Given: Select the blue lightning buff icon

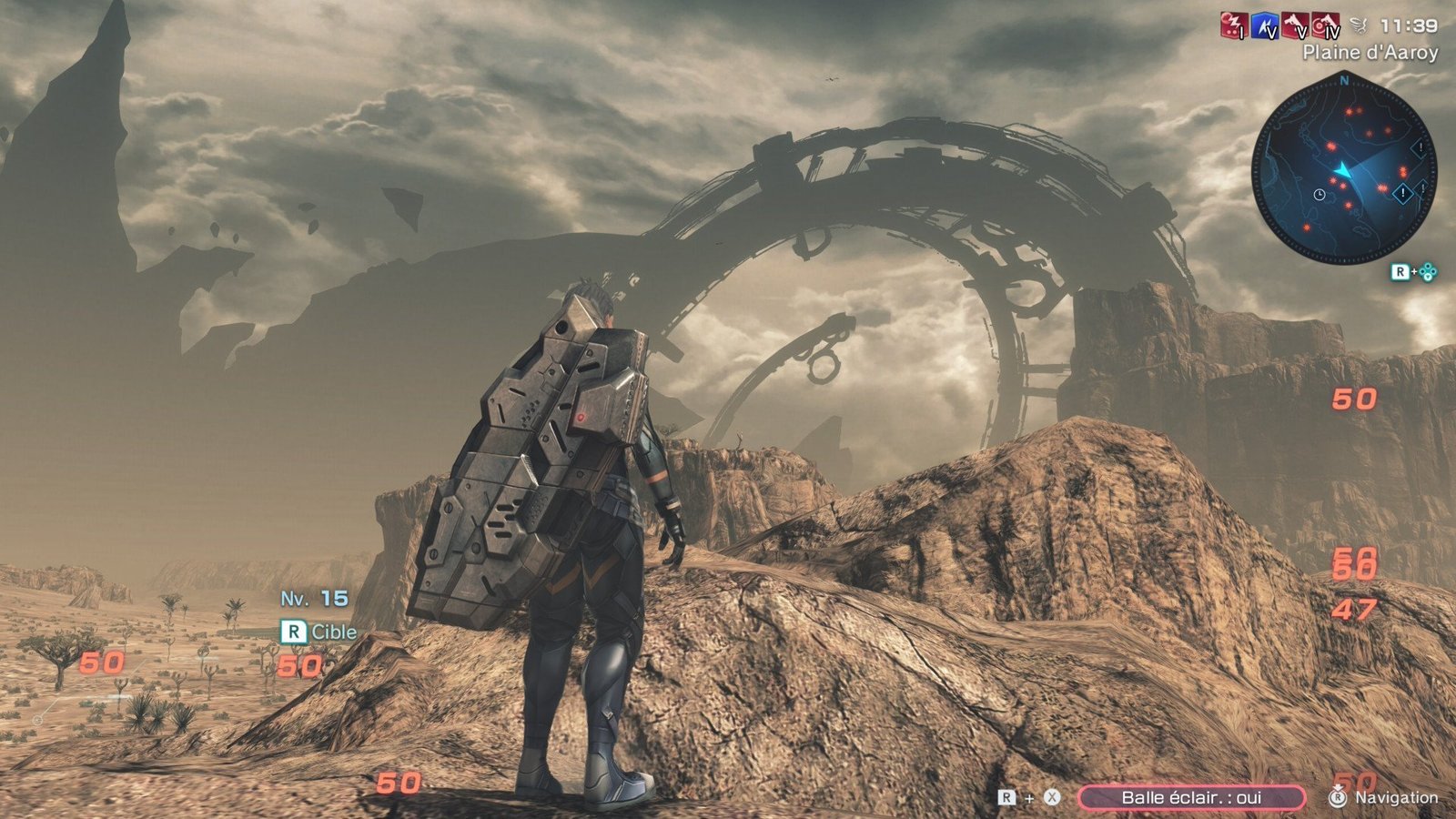Looking at the screenshot, I should [x=1265, y=26].
